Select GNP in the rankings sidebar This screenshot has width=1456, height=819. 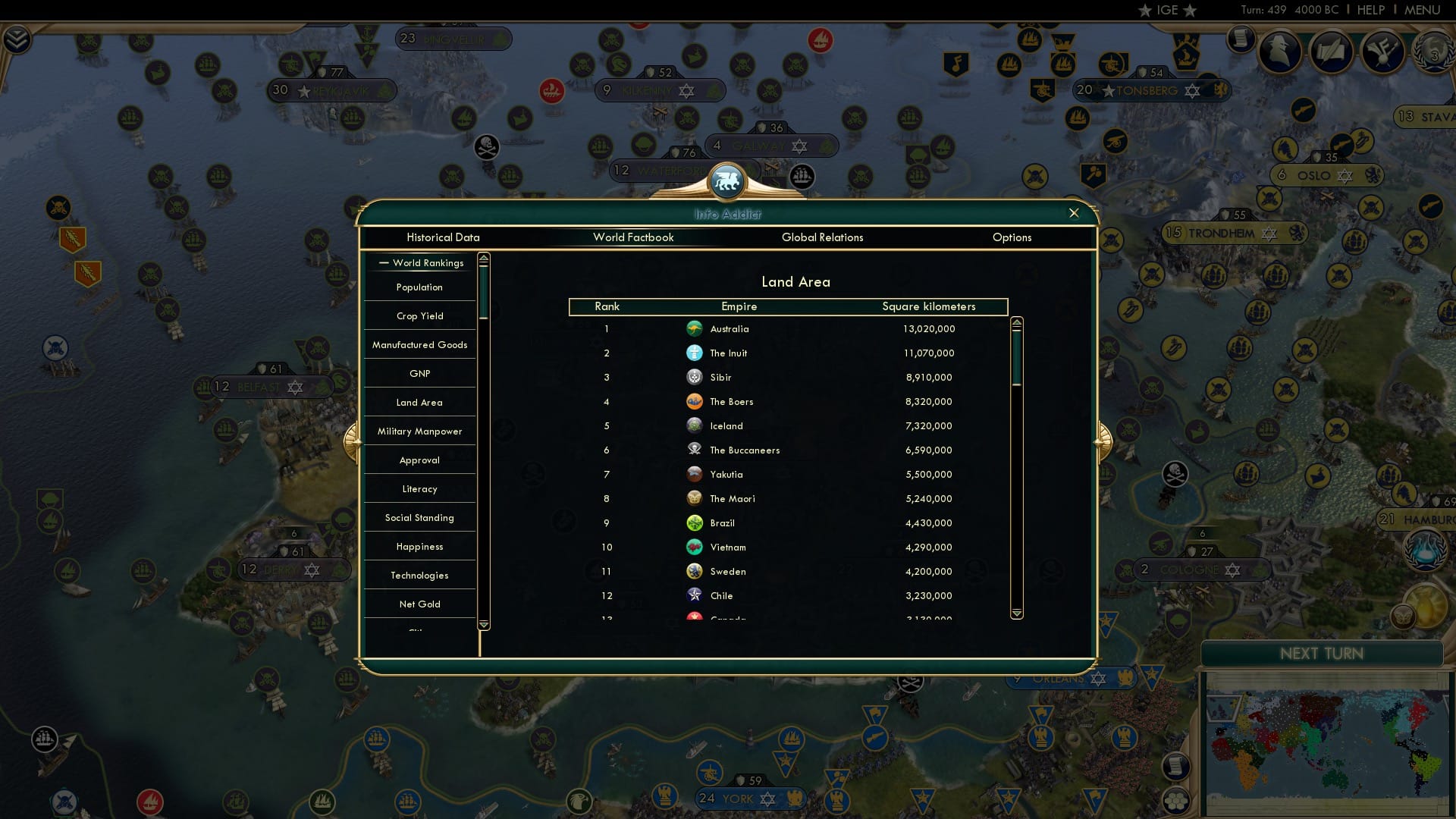click(x=419, y=373)
